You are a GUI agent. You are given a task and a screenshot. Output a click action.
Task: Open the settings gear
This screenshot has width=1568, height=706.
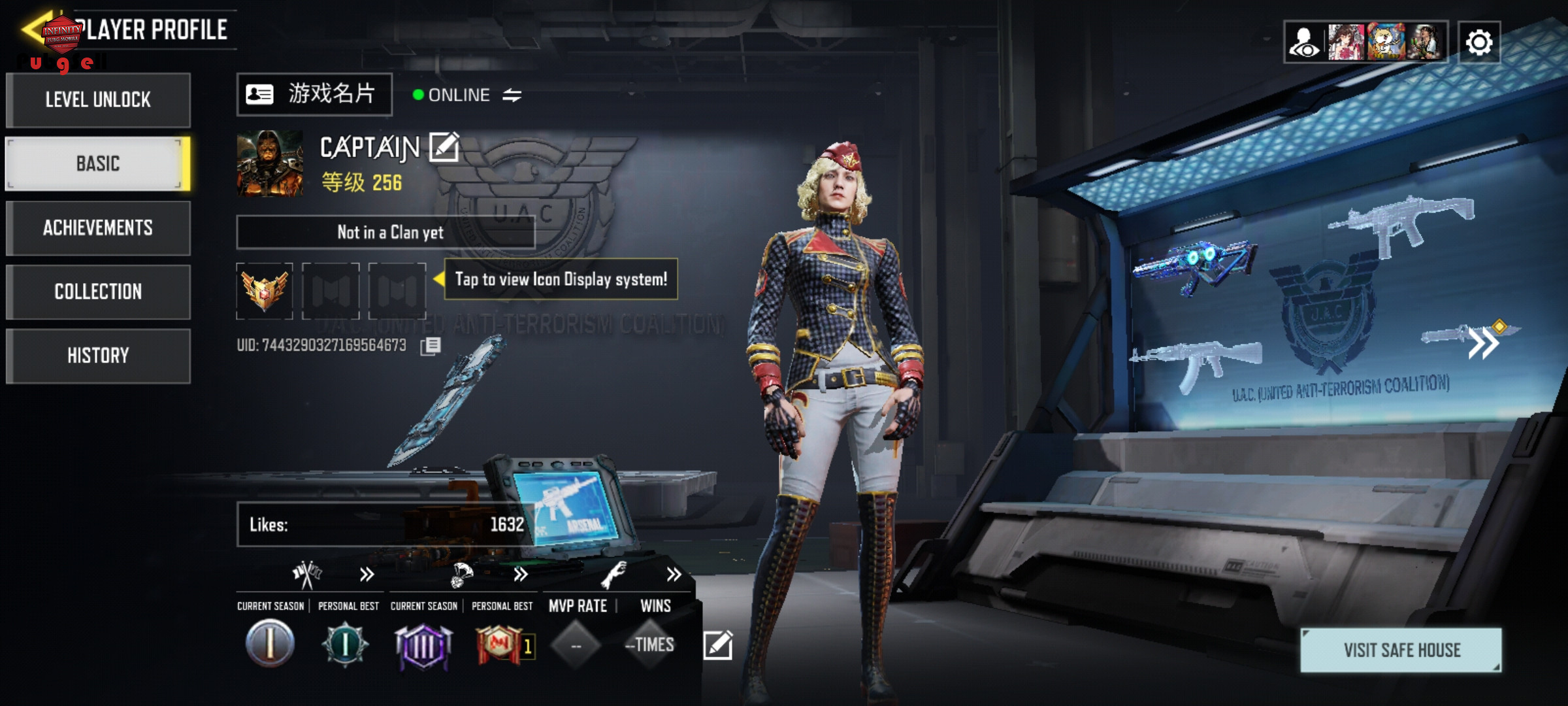click(x=1479, y=42)
